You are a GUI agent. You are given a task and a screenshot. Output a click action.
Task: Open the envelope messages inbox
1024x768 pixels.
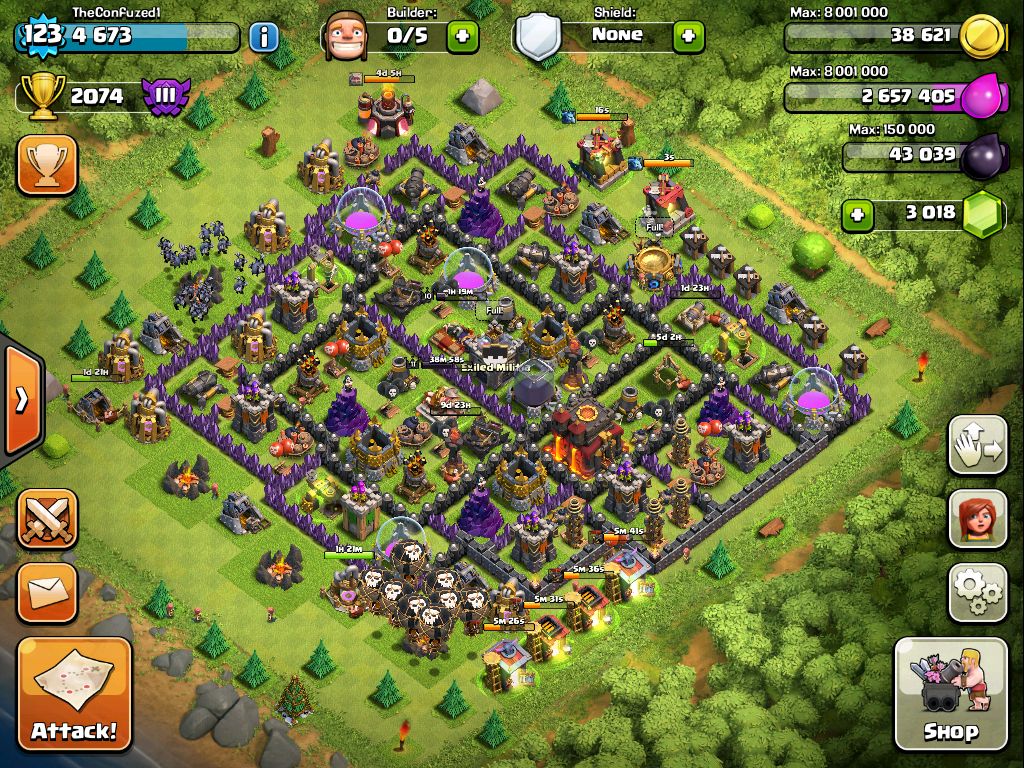coord(47,592)
